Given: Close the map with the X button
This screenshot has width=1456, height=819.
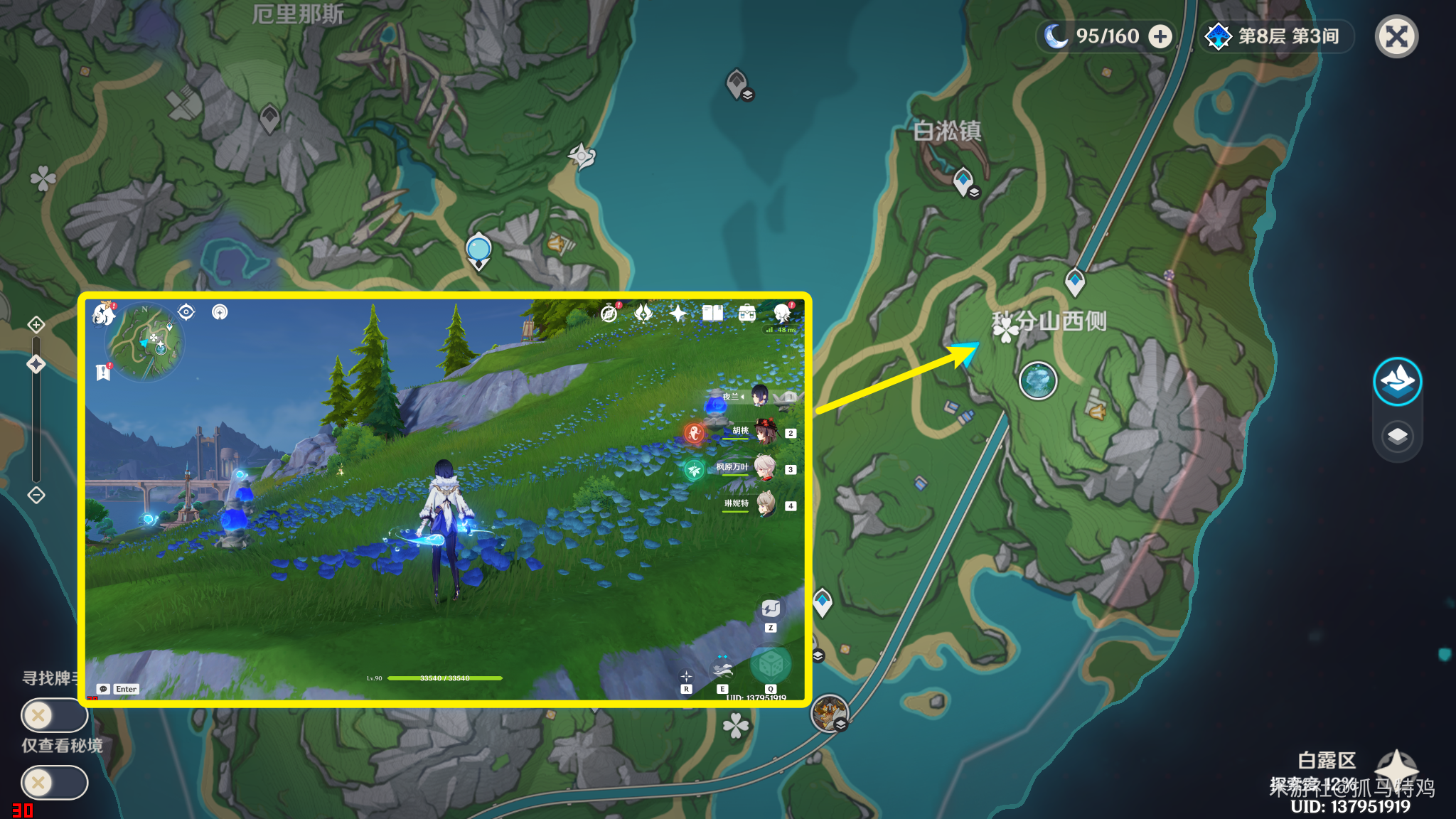Looking at the screenshot, I should [1396, 36].
